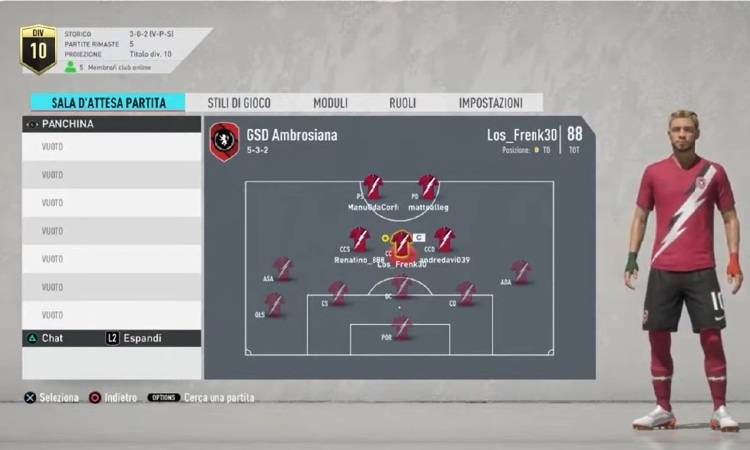The height and width of the screenshot is (450, 750).
Task: Pick ManuGdaCorfi's left striker shirt
Action: [372, 186]
